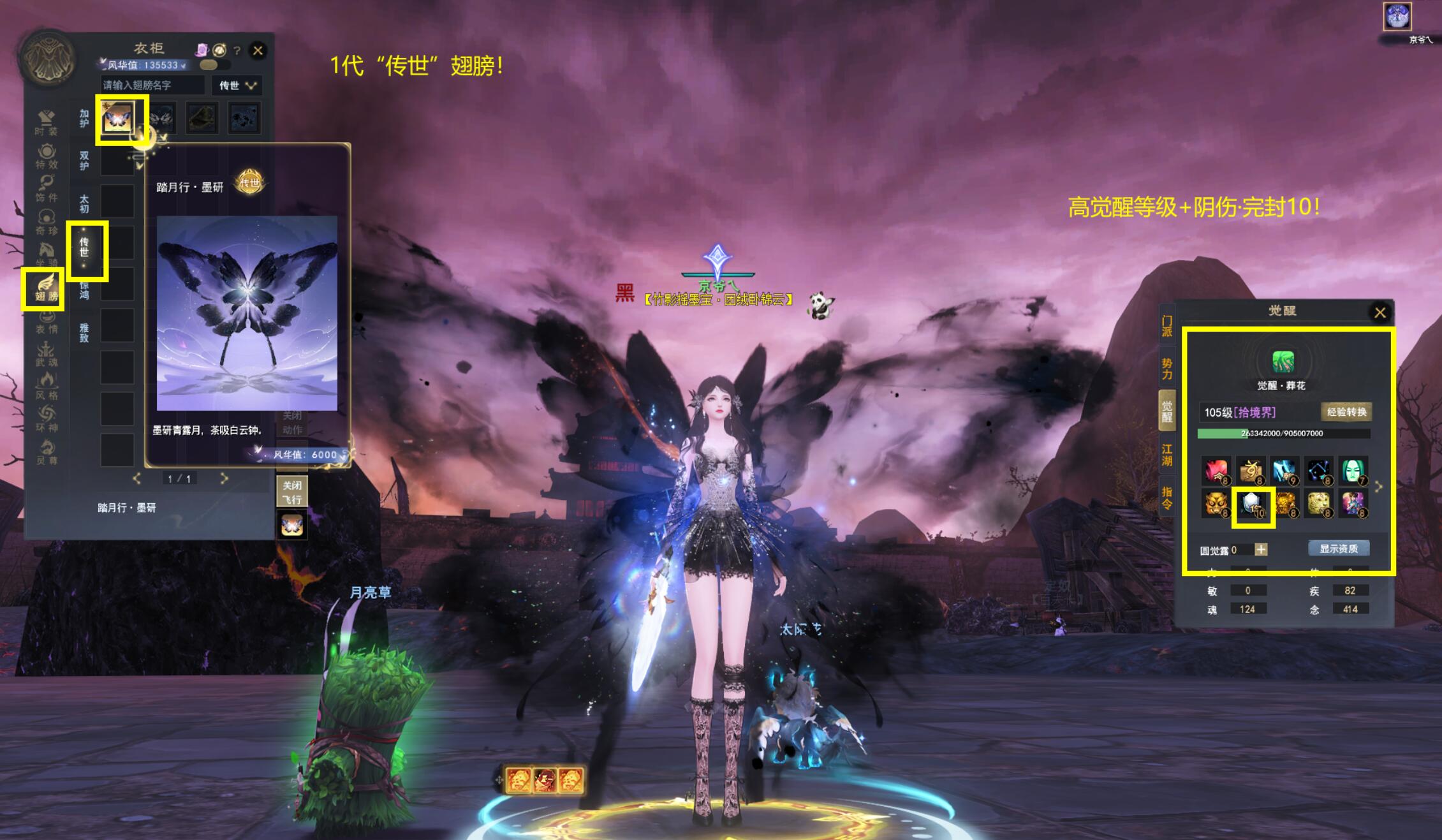Switch to the 门派 sect tab
The height and width of the screenshot is (840, 1442).
1166,326
